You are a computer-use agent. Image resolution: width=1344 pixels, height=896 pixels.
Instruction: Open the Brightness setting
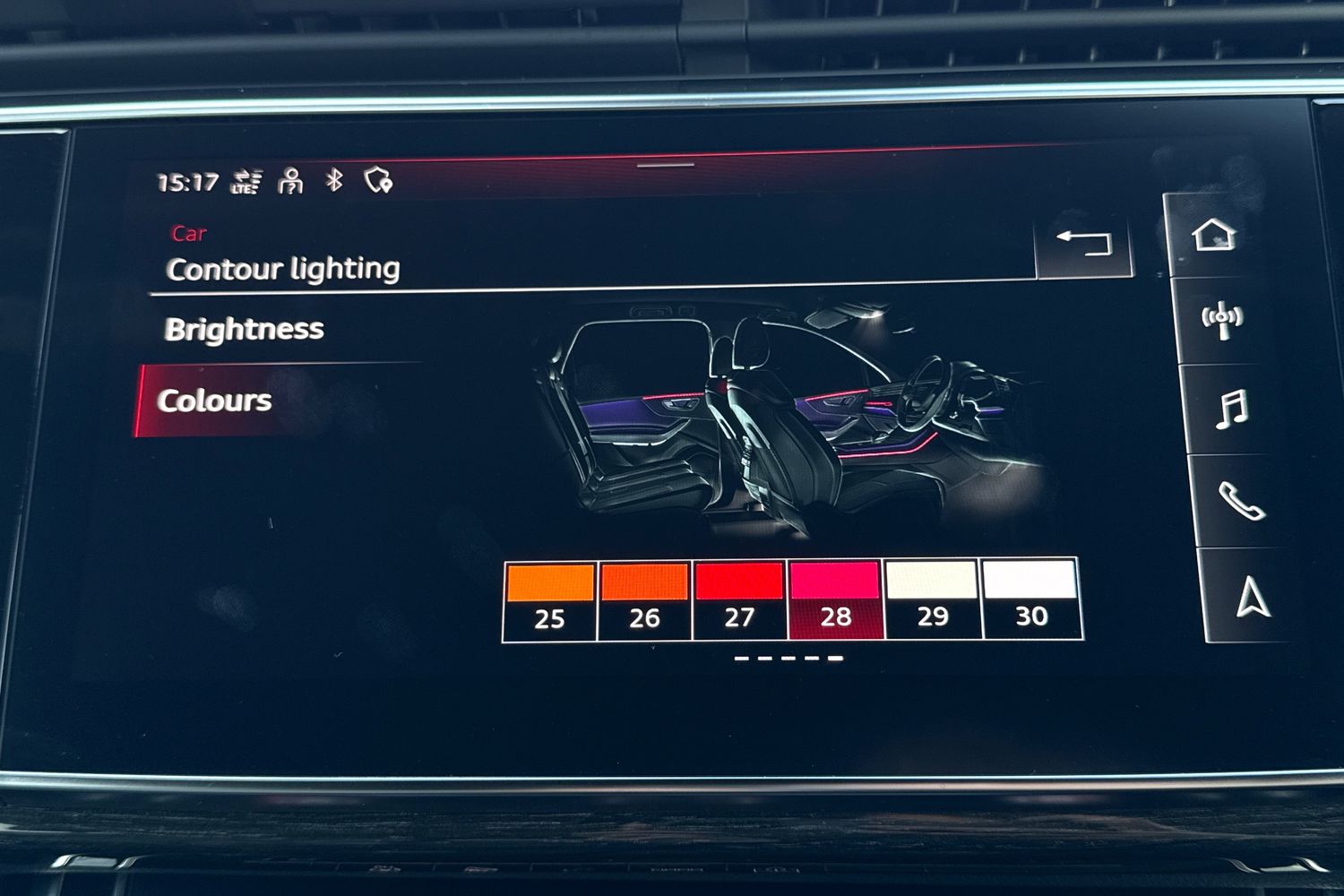coord(245,330)
